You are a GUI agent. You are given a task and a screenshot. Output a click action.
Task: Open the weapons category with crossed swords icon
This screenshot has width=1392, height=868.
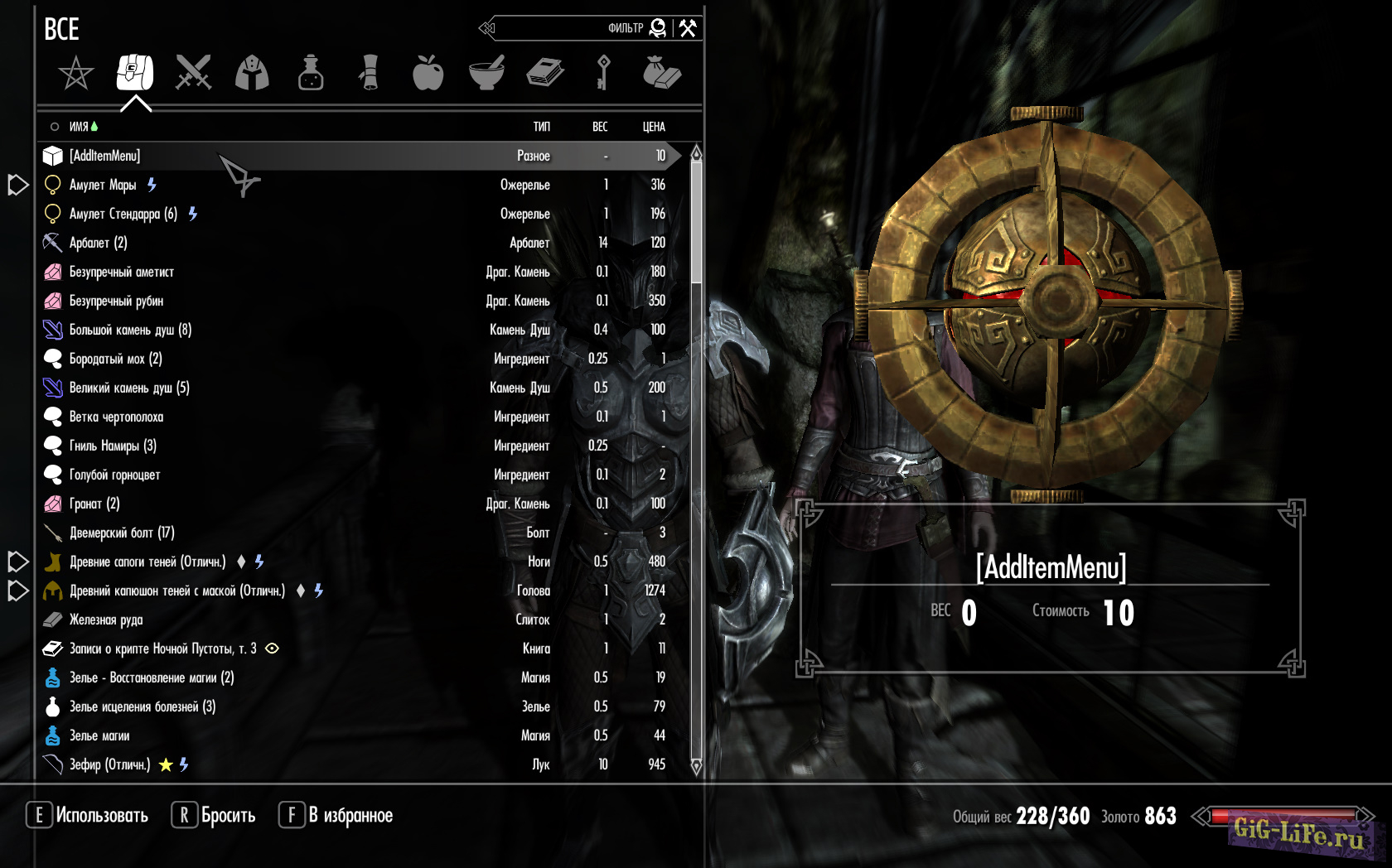(x=193, y=74)
